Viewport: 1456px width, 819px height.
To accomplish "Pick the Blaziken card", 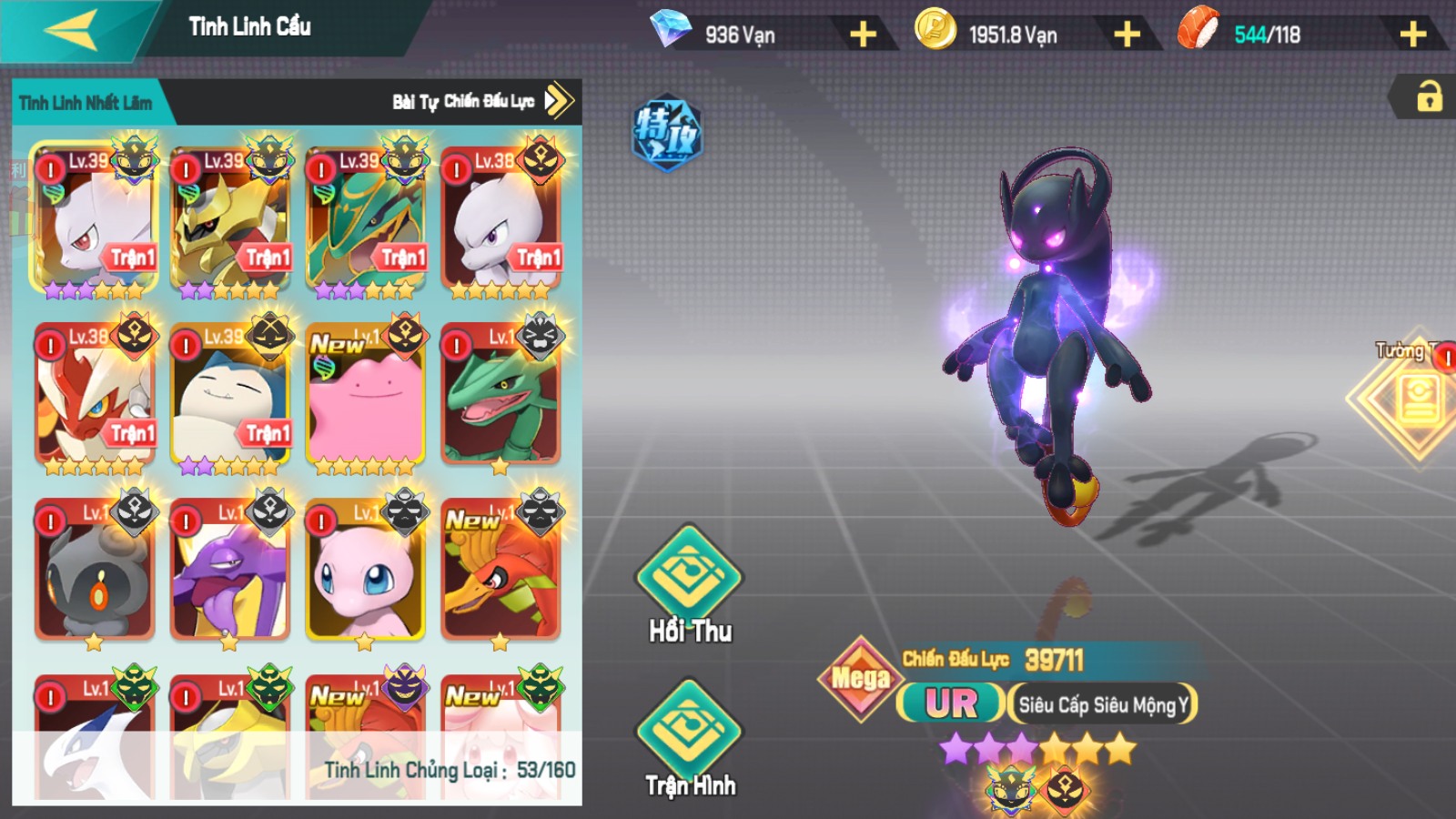I will 95,396.
